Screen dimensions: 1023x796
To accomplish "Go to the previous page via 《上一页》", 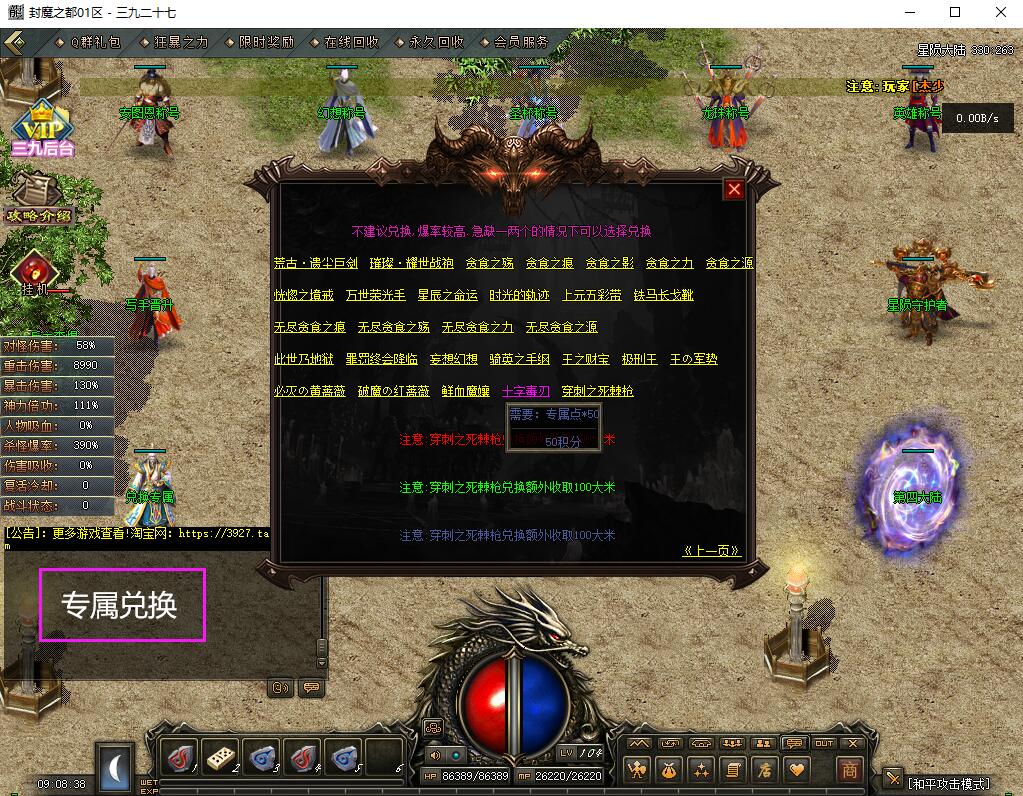I will point(711,551).
